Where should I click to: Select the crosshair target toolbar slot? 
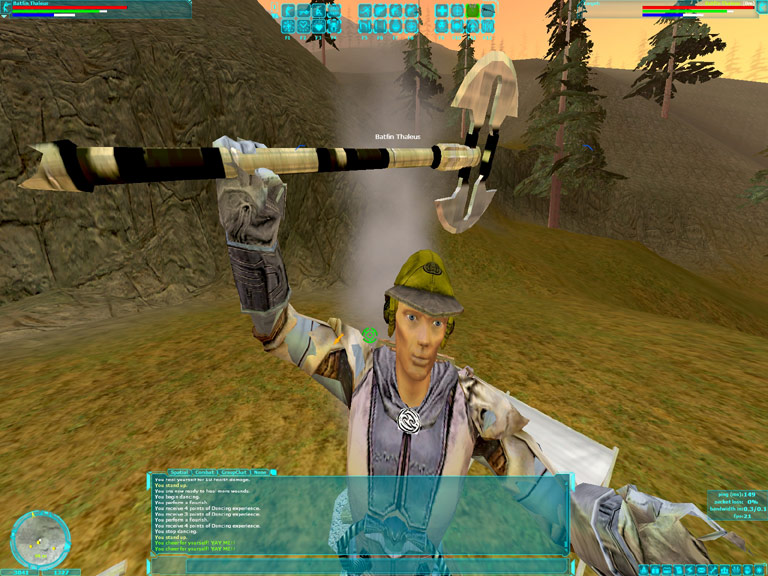point(457,11)
